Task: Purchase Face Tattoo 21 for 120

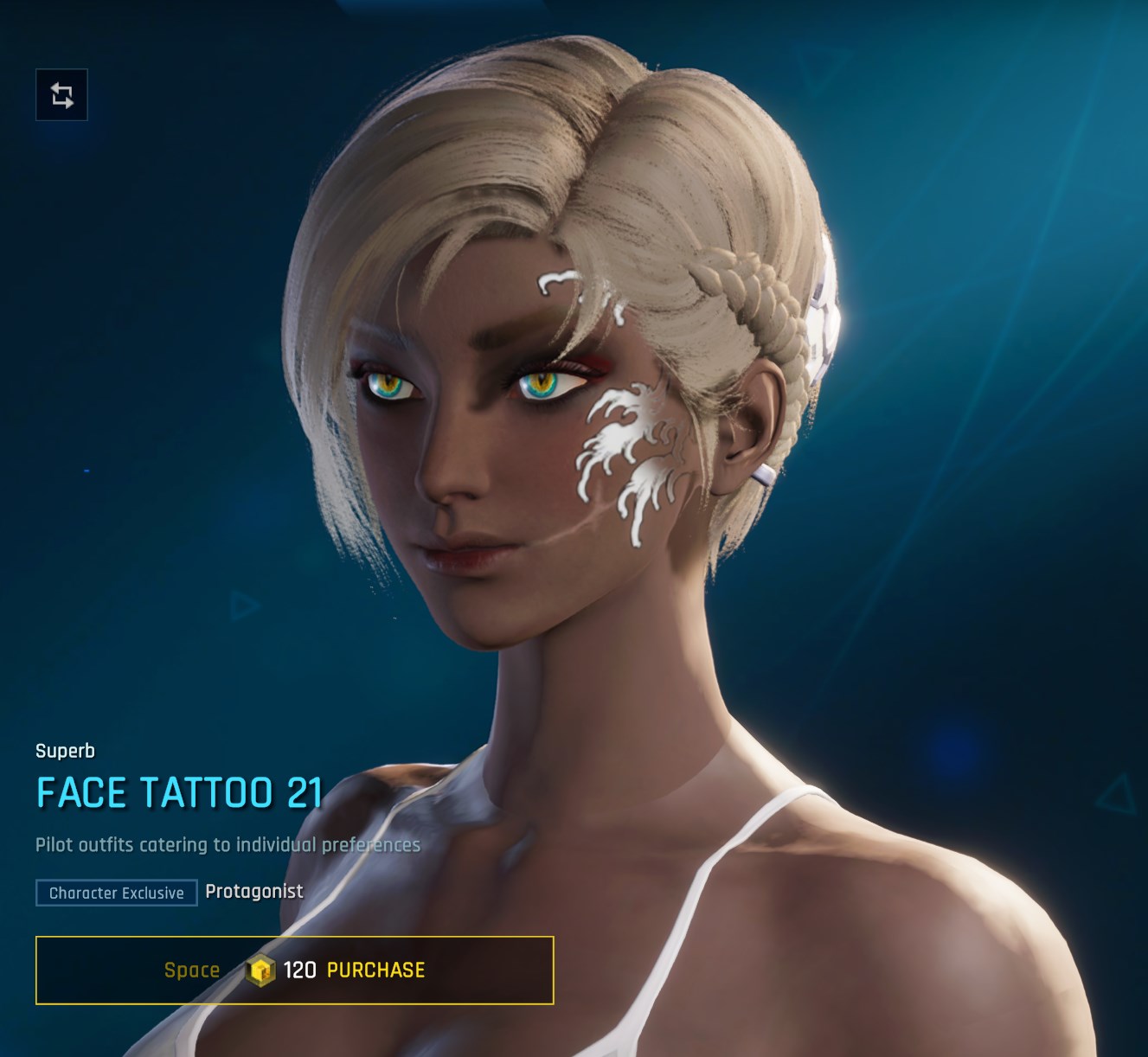Action: tap(295, 970)
